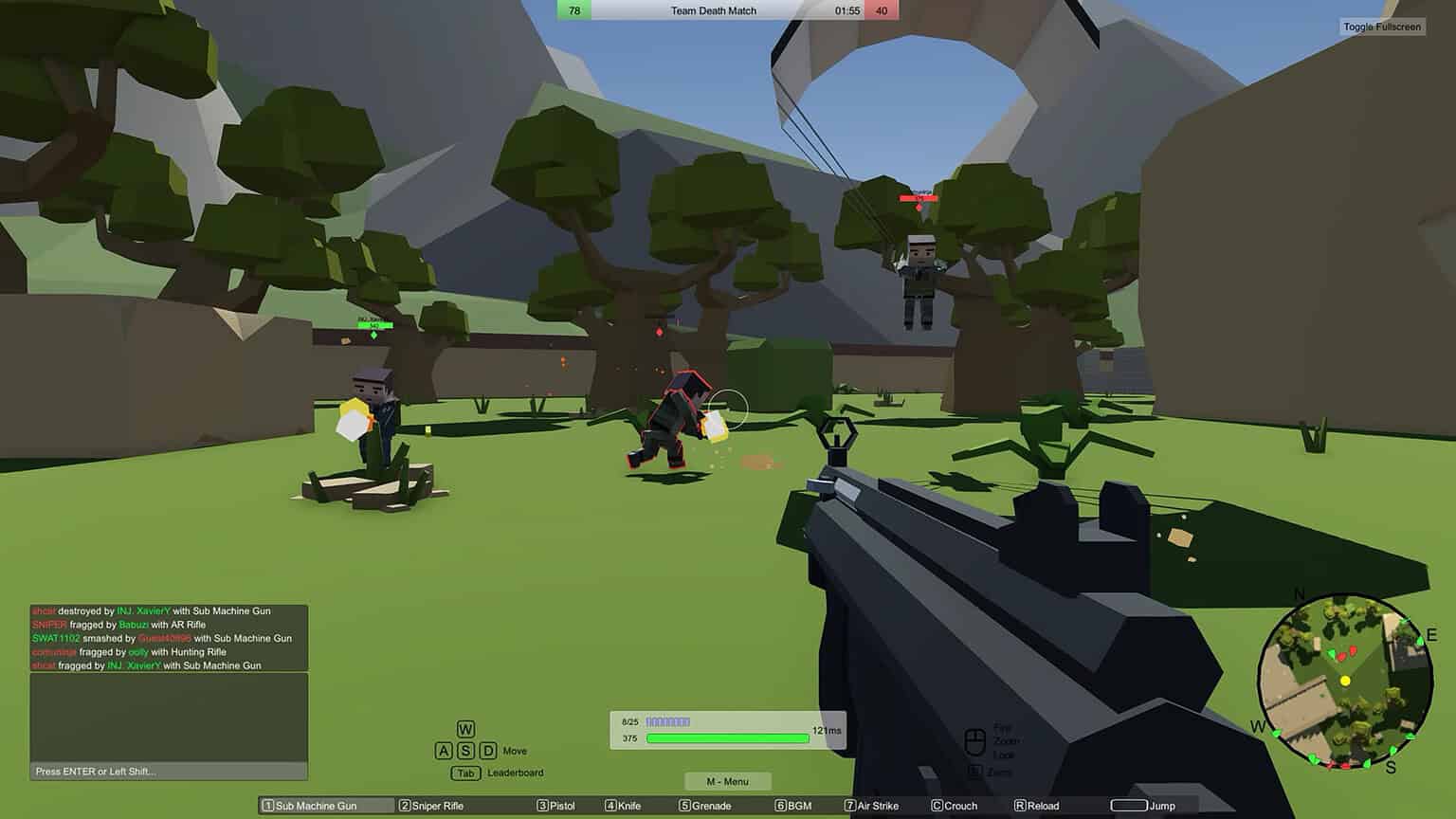
Task: Equip the Pistol from the hotbar
Action: pos(556,805)
